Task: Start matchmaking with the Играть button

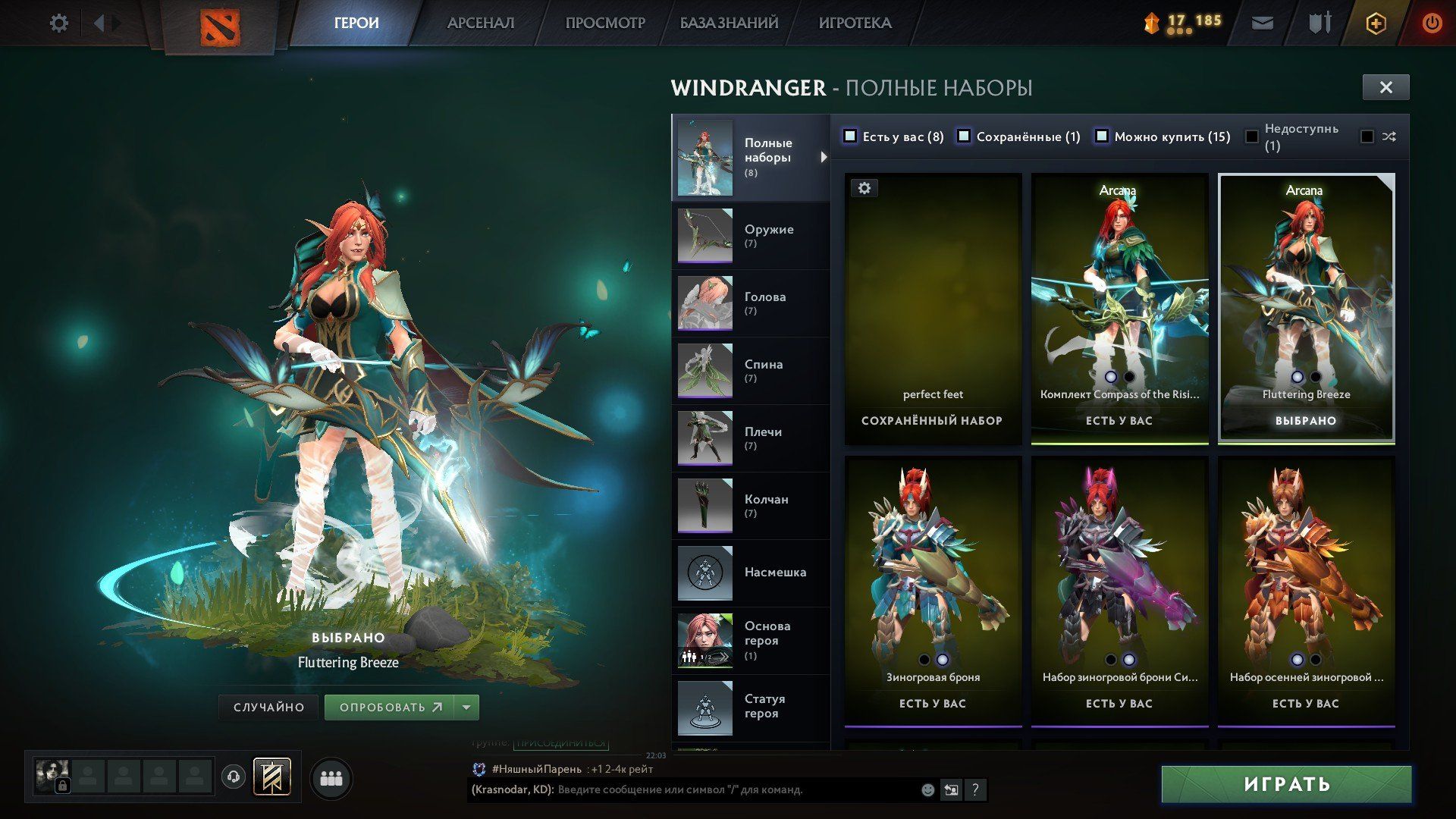Action: (1286, 784)
